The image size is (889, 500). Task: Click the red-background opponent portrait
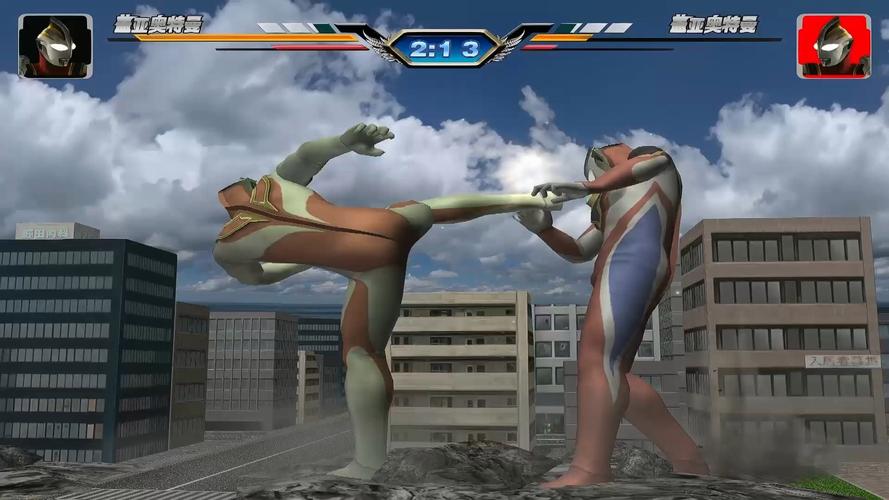point(833,46)
